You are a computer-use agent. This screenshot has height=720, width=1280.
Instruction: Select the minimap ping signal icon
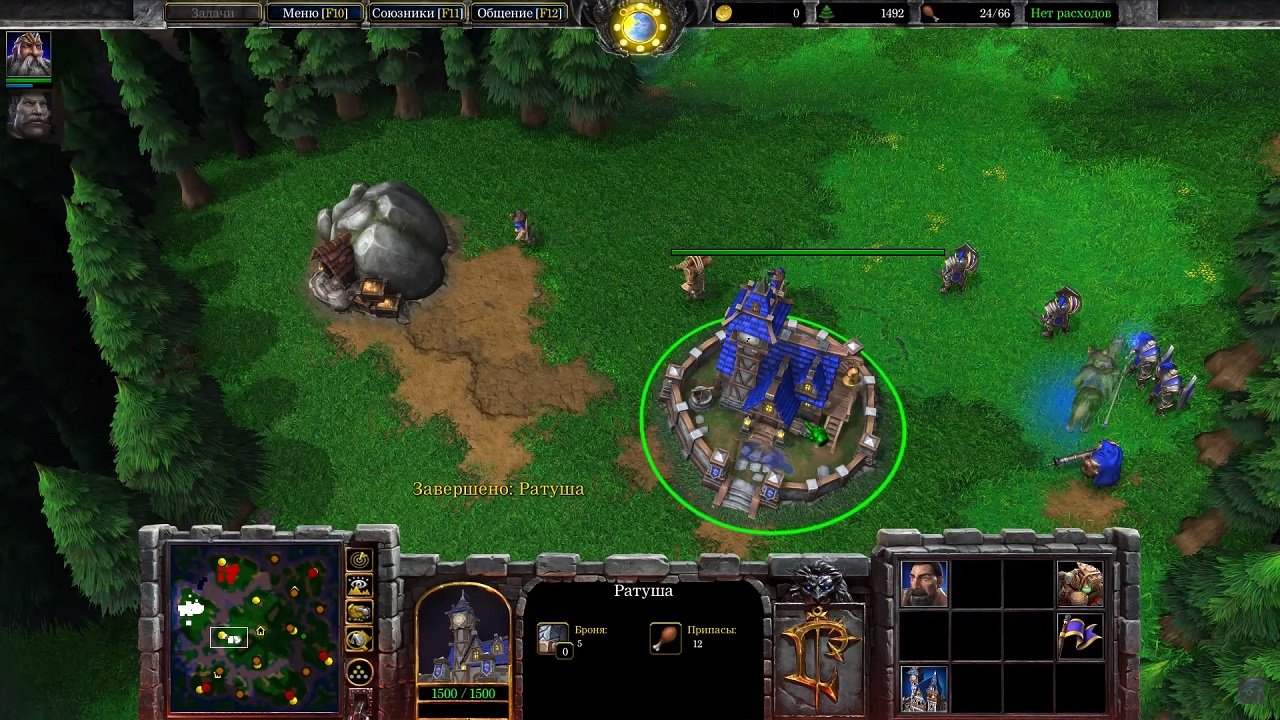point(357,562)
